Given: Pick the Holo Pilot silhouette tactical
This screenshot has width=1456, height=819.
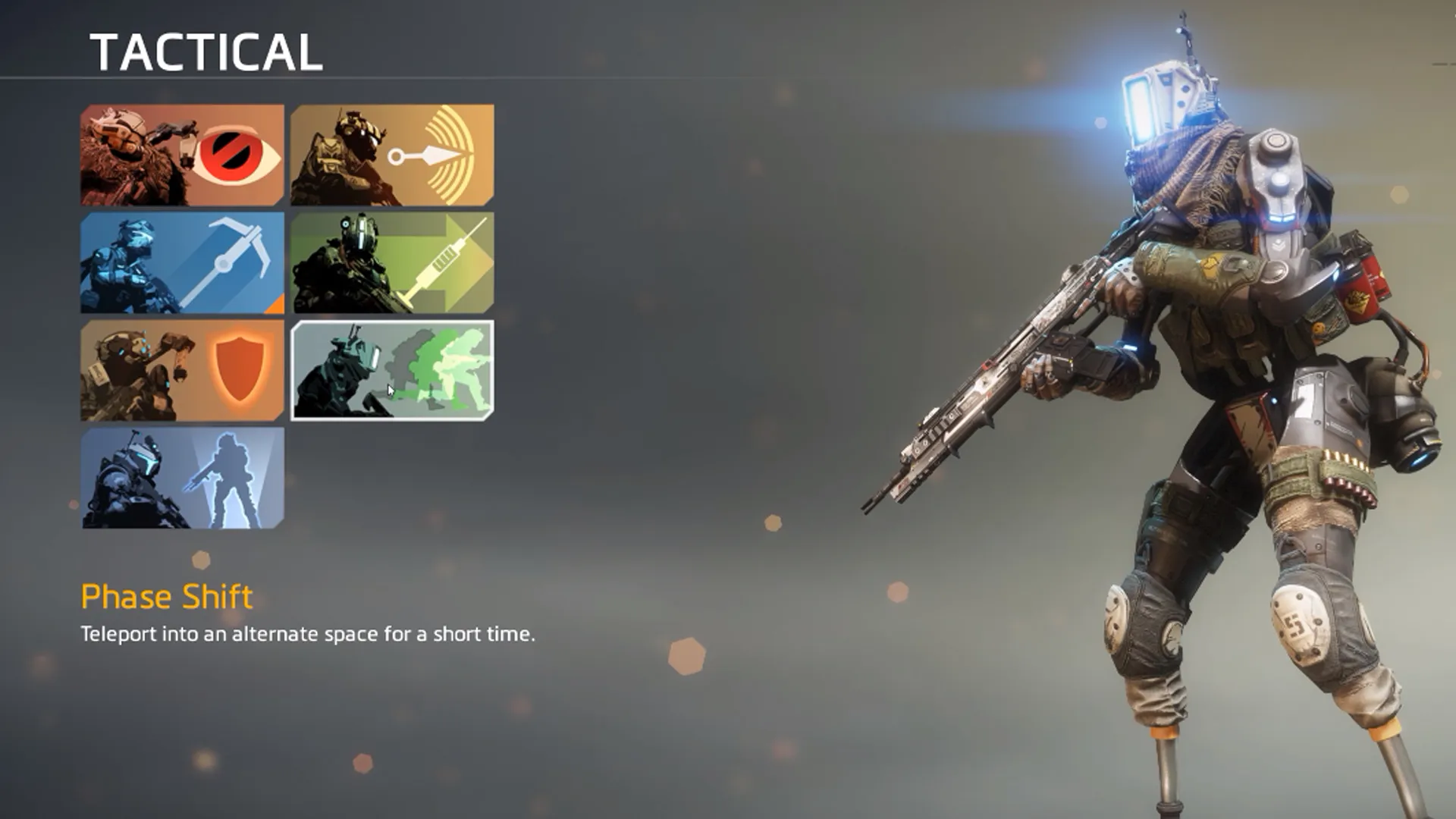Looking at the screenshot, I should point(182,479).
